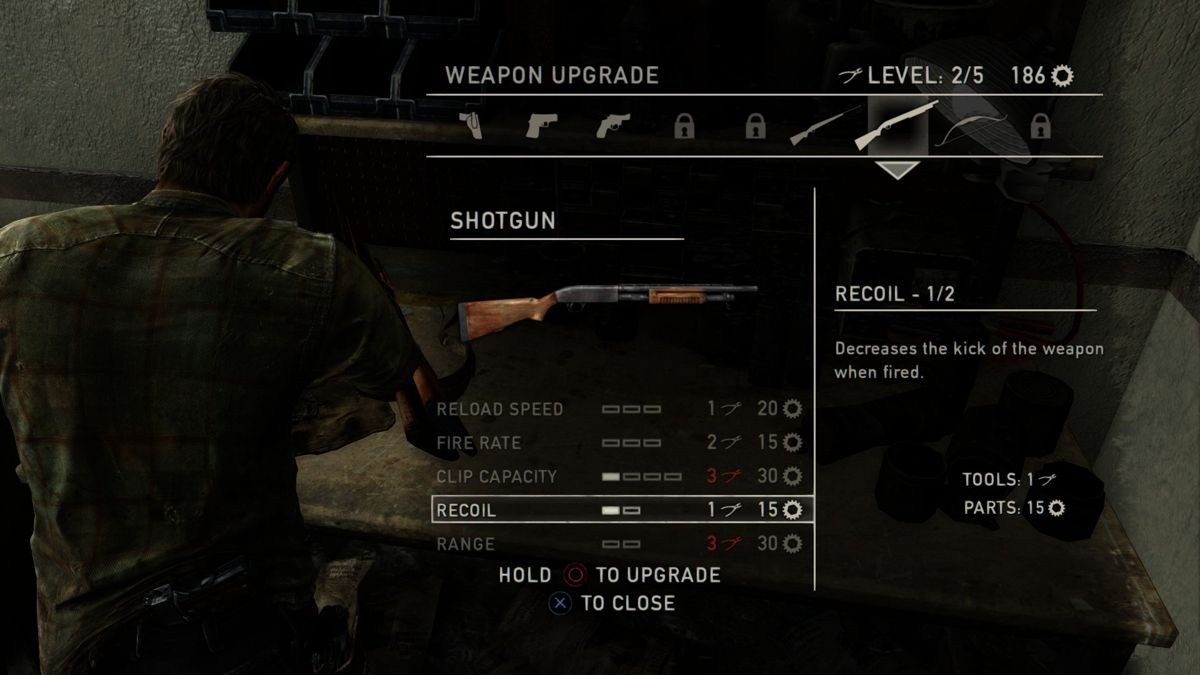Choose the Fire Rate upgrade
The width and height of the screenshot is (1200, 675).
click(620, 442)
